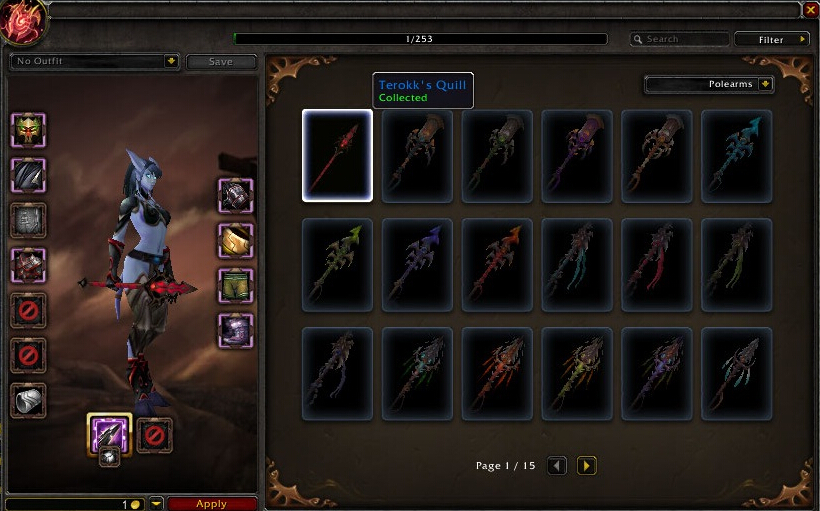Open the Polearms weapon type dropdown
Screen dimensions: 820x511
pyautogui.click(x=765, y=84)
